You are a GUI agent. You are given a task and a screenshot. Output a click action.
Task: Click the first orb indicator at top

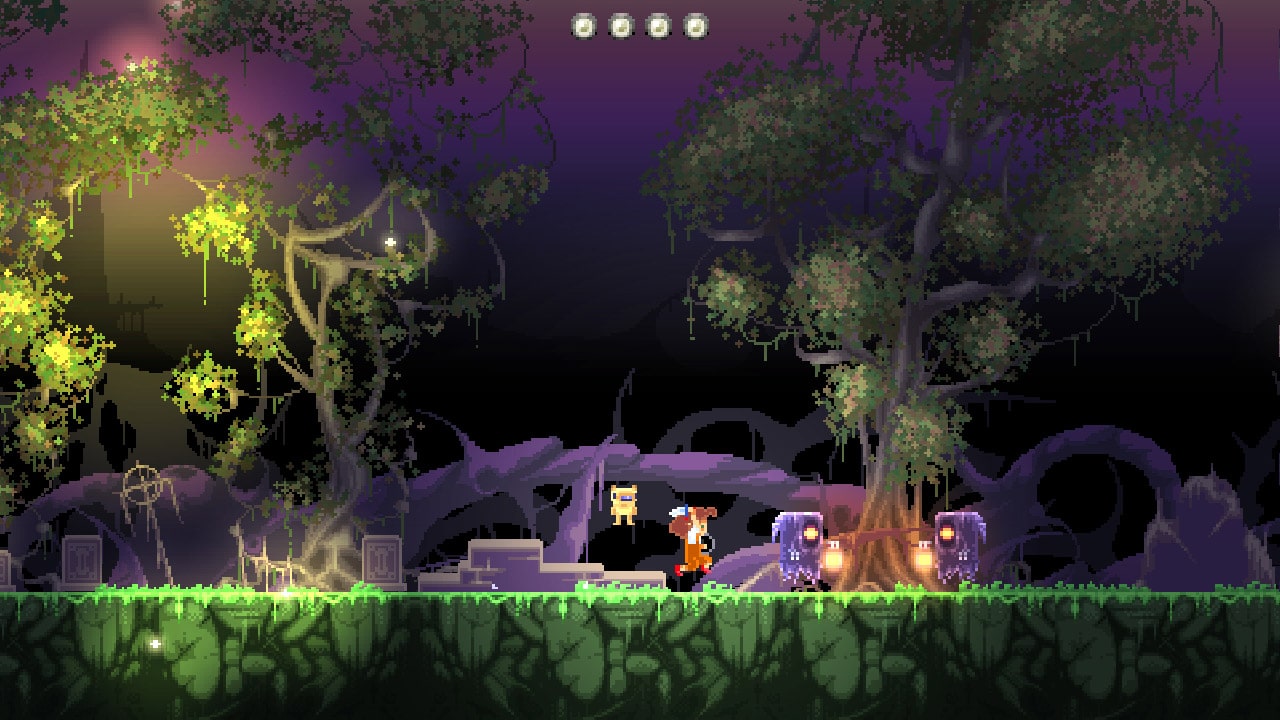(583, 25)
